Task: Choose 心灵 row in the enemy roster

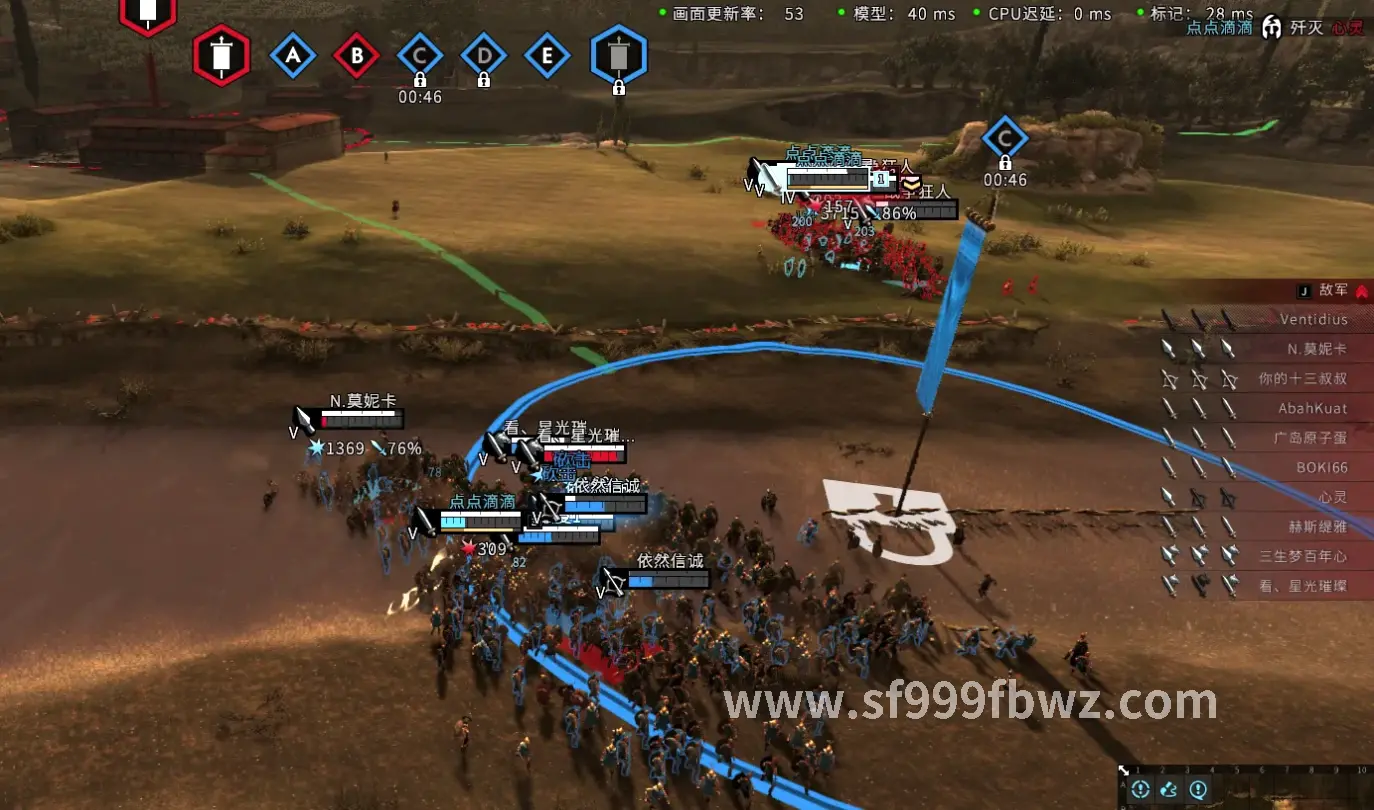Action: 1333,497
